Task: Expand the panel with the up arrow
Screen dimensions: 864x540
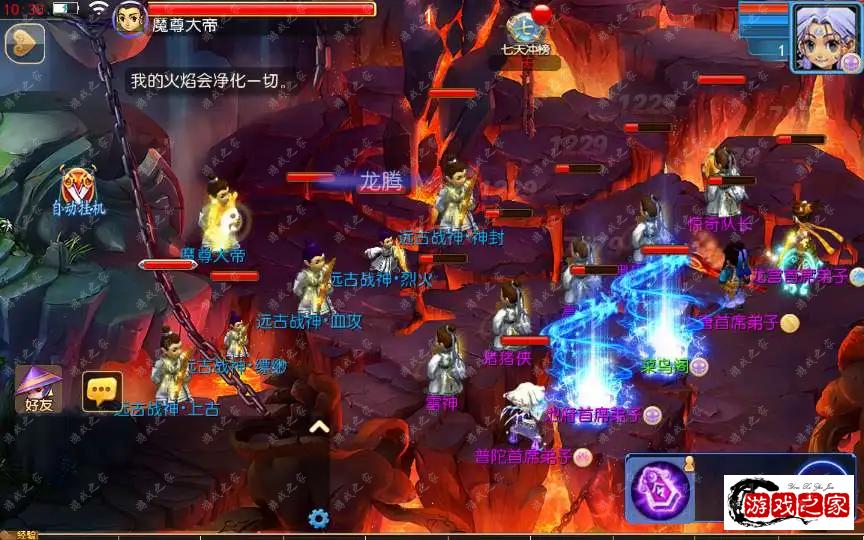Action: tap(319, 427)
